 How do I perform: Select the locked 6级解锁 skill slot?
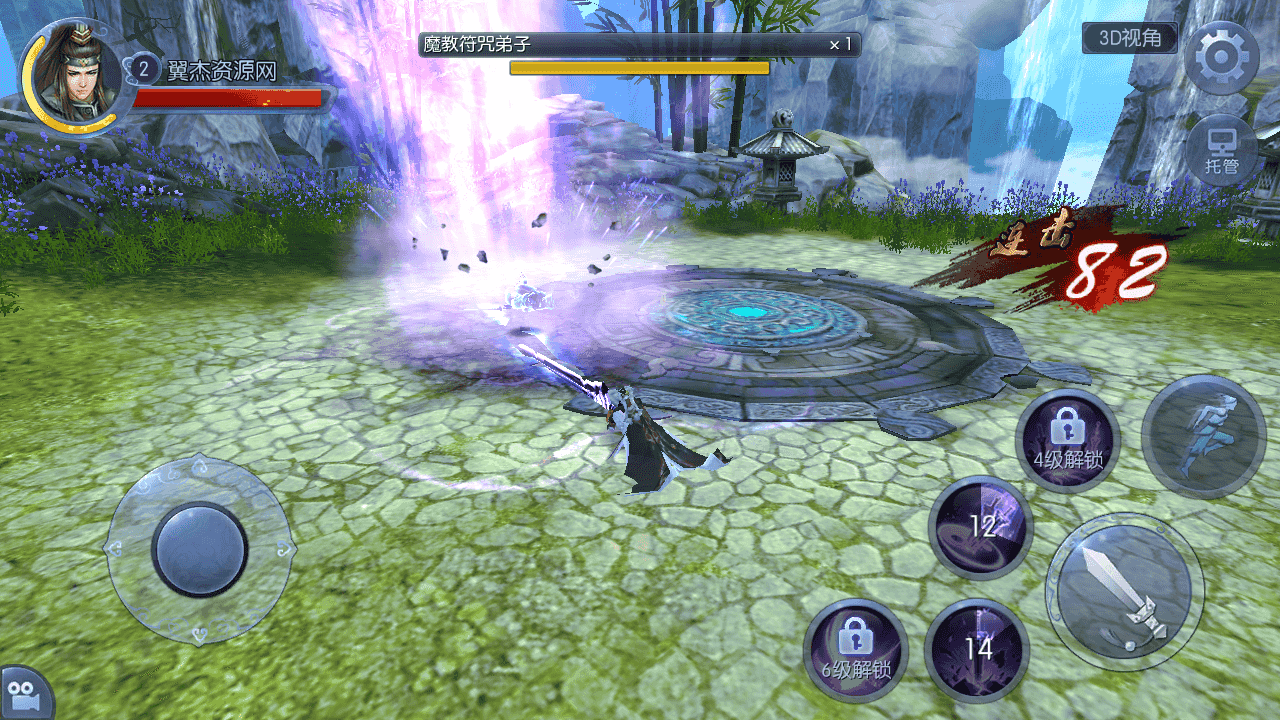[855, 650]
